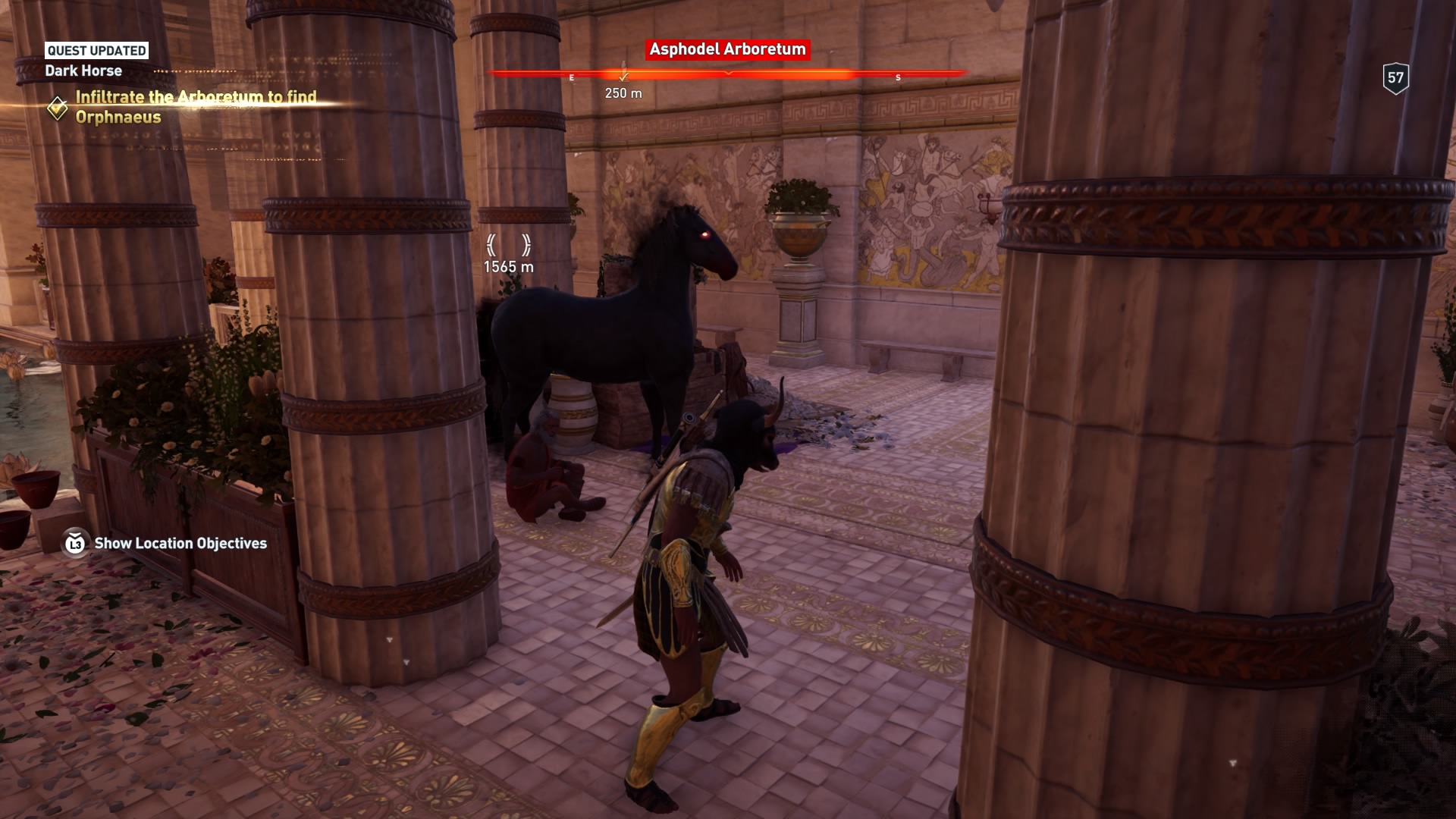This screenshot has height=819, width=1456.
Task: Select the Dark Horse quest title
Action: point(83,71)
